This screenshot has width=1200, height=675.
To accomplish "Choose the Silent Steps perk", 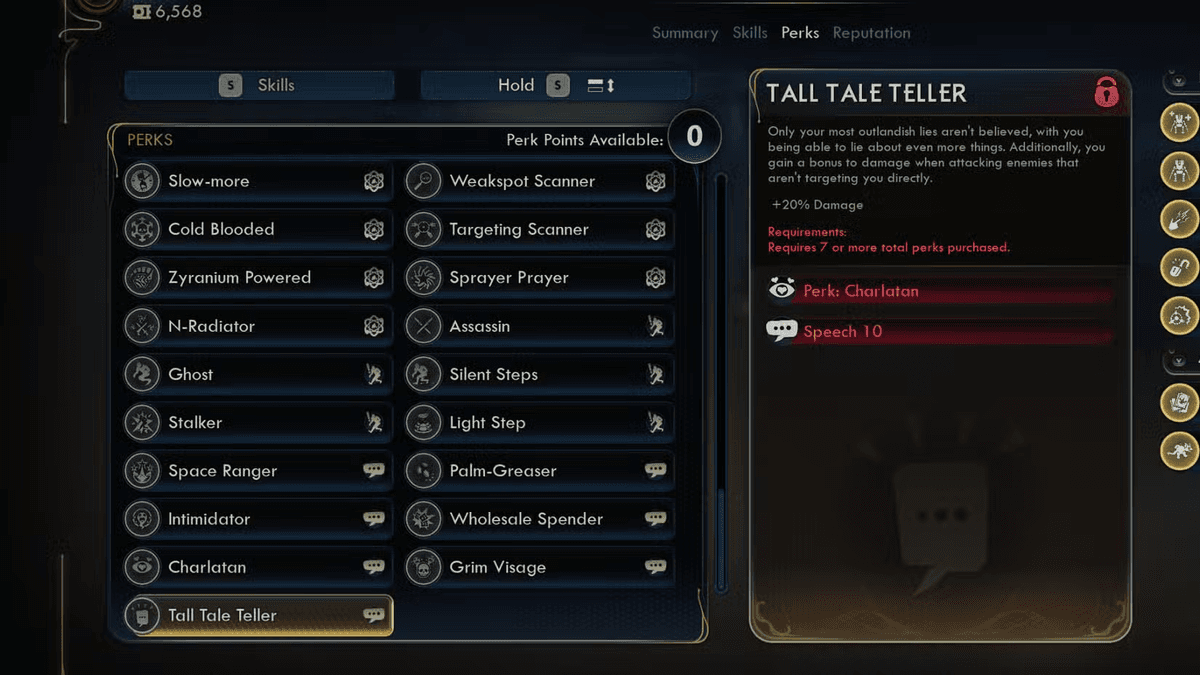I will [x=540, y=374].
